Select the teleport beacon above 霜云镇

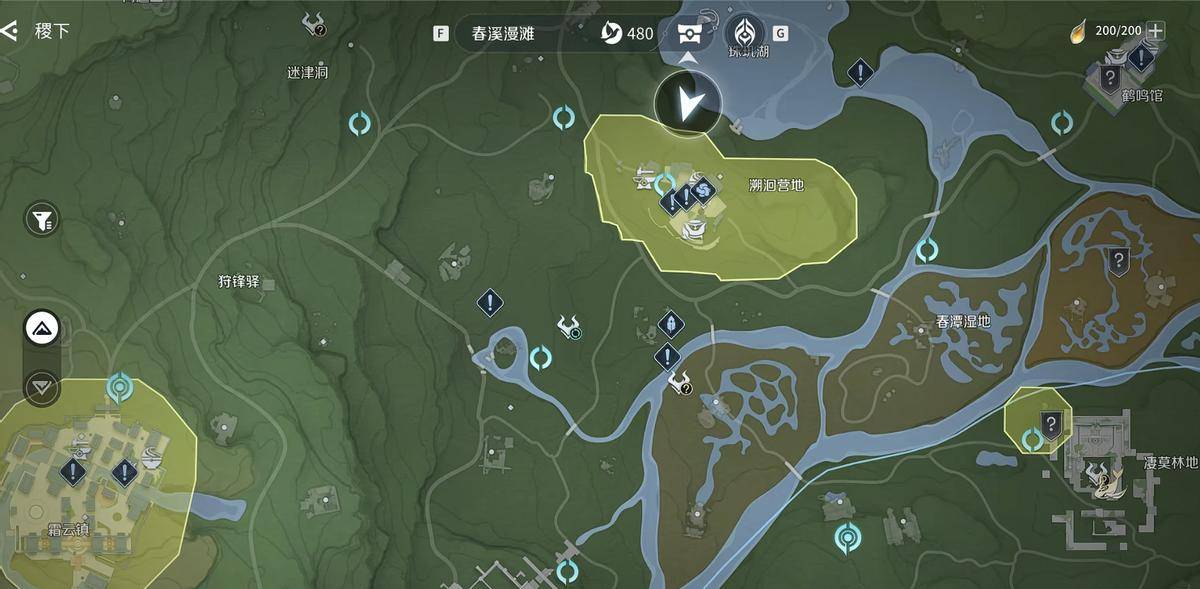point(121,385)
